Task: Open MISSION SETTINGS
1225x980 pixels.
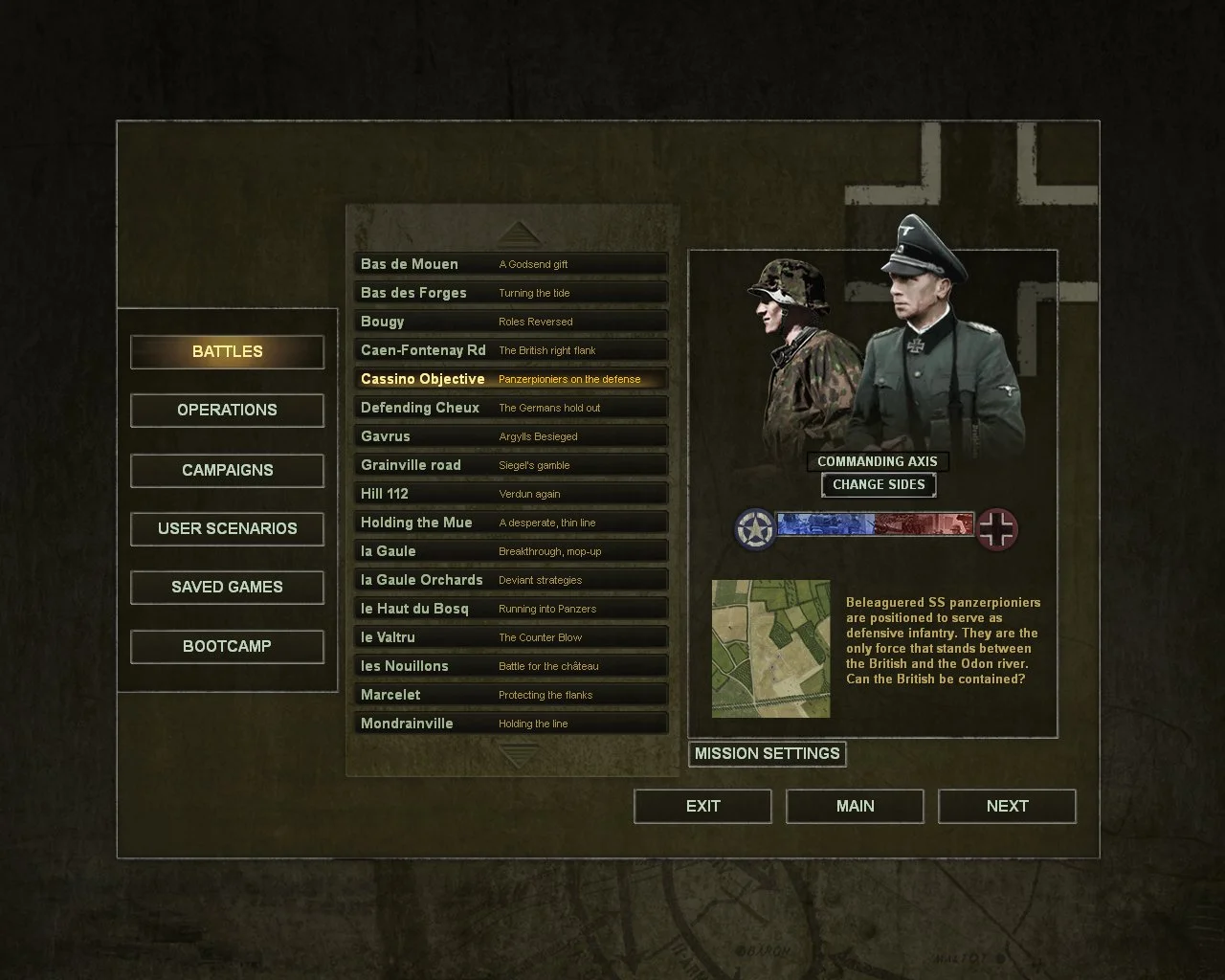Action: coord(767,754)
